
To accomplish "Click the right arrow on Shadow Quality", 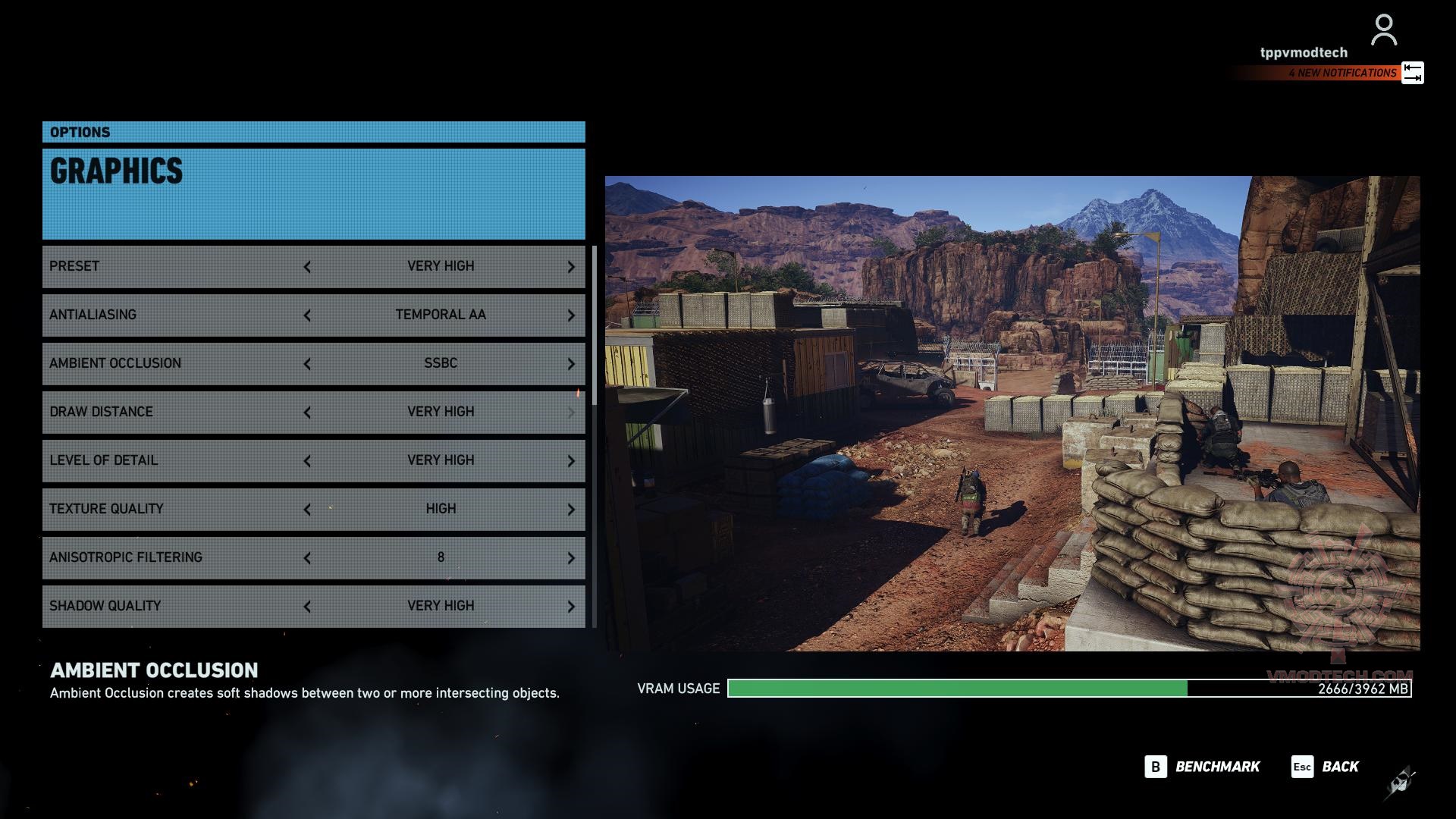I will pyautogui.click(x=571, y=607).
